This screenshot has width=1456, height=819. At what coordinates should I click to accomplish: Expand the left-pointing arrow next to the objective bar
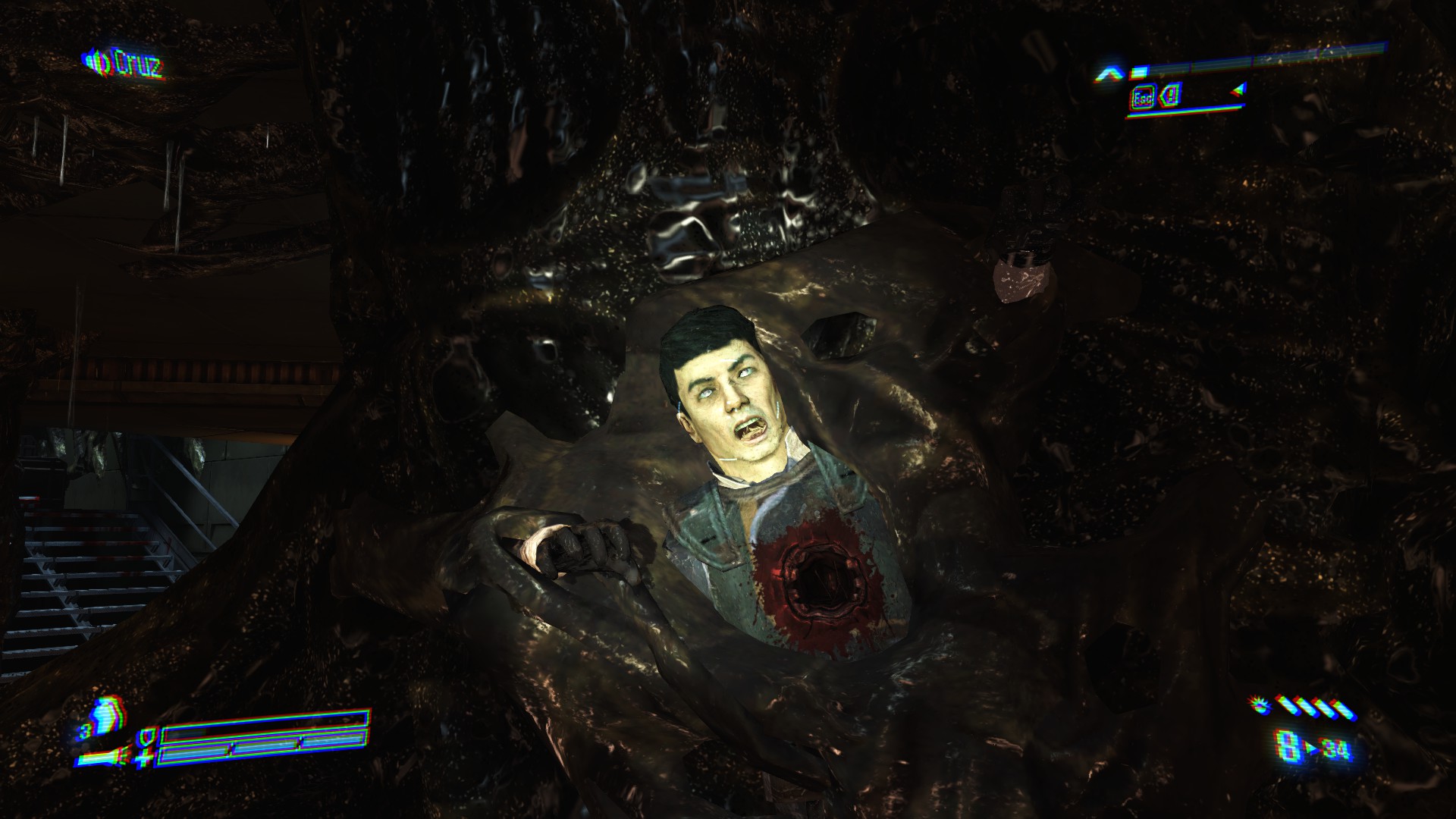(1238, 89)
